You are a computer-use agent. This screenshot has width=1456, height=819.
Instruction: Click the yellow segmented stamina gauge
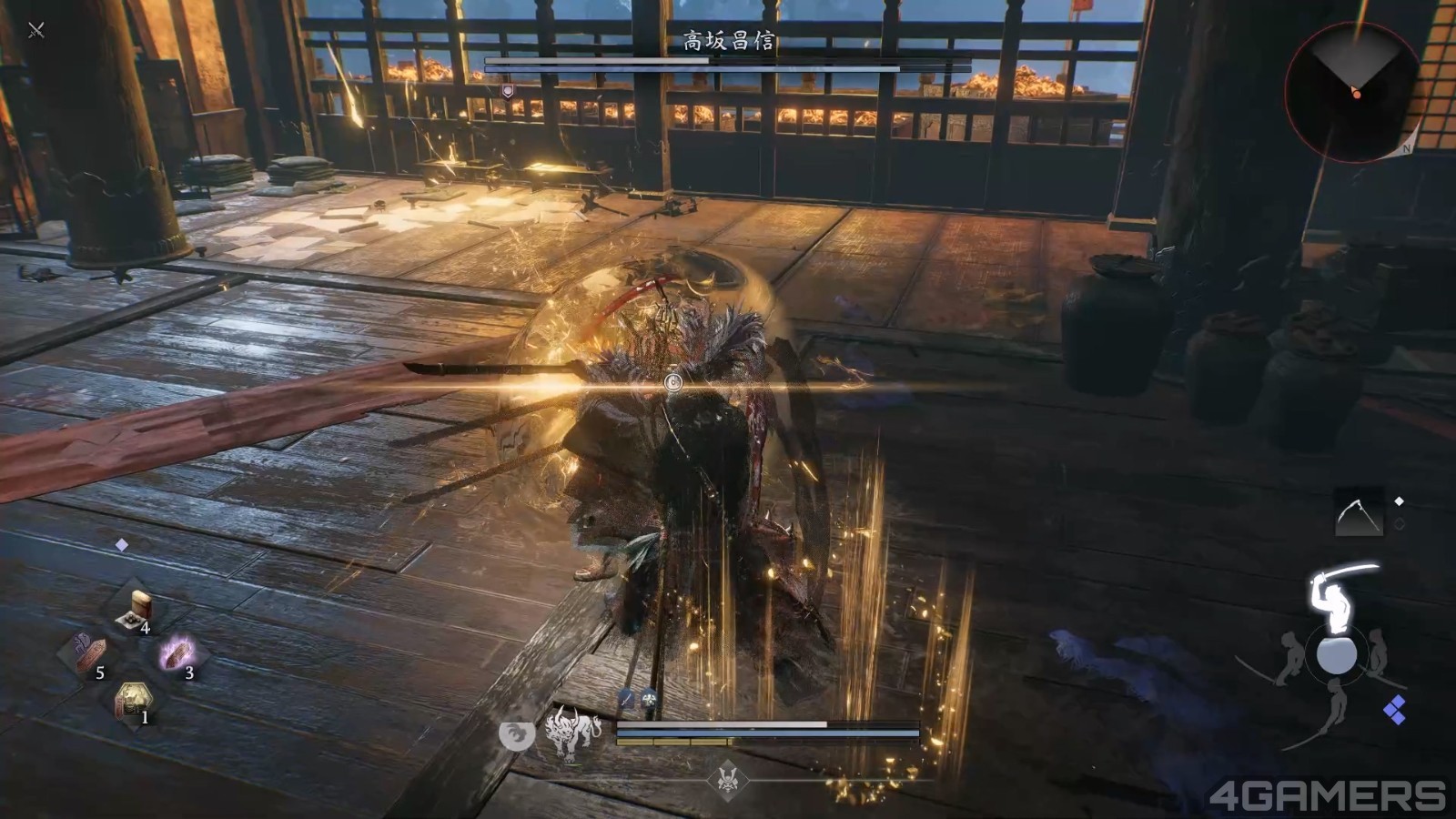[672, 741]
